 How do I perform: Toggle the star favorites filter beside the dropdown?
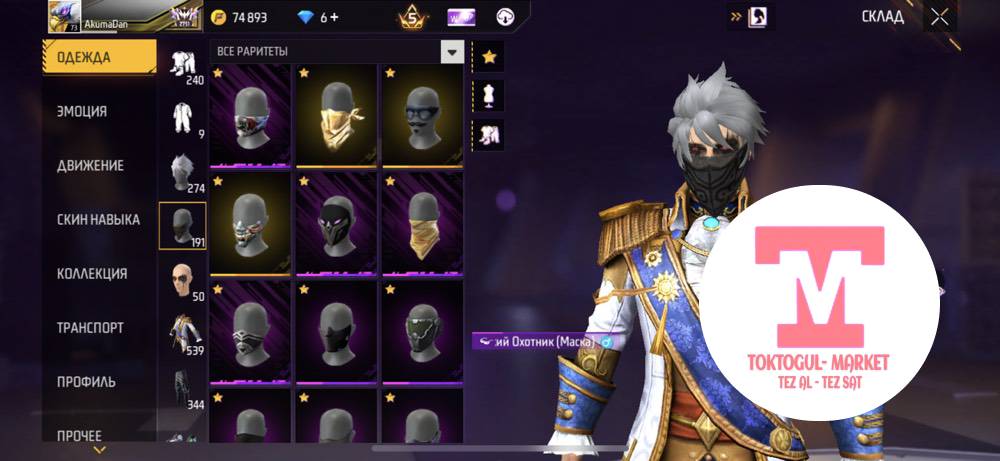[x=489, y=57]
